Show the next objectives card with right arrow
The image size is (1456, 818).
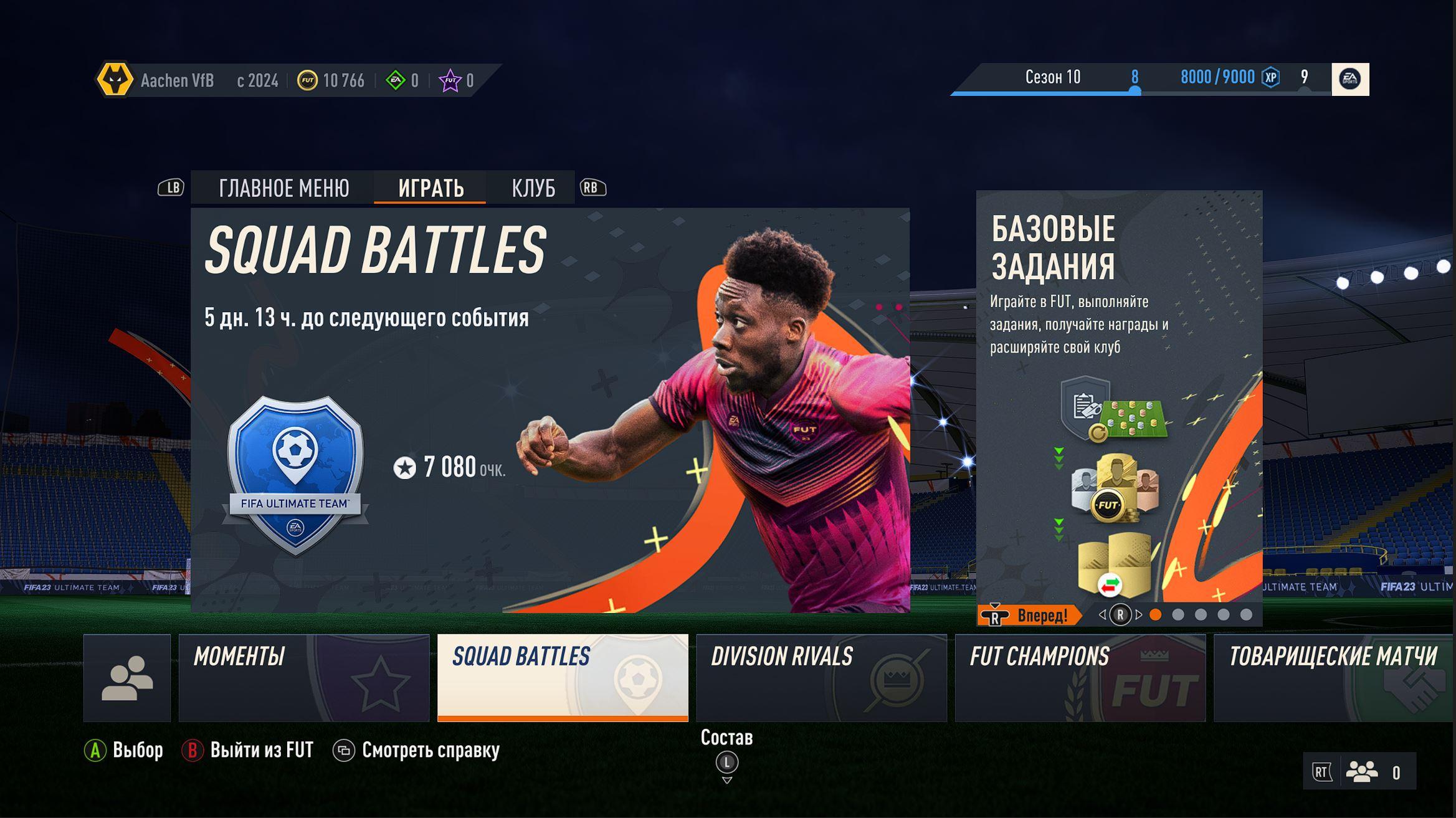coord(1140,615)
